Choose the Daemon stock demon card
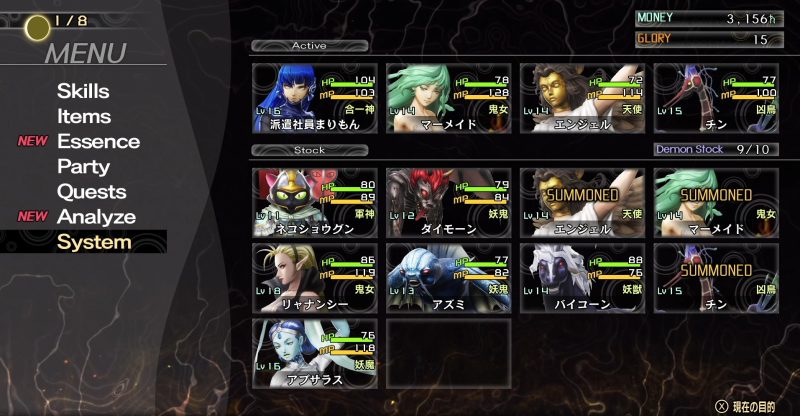The height and width of the screenshot is (416, 800). click(x=447, y=202)
